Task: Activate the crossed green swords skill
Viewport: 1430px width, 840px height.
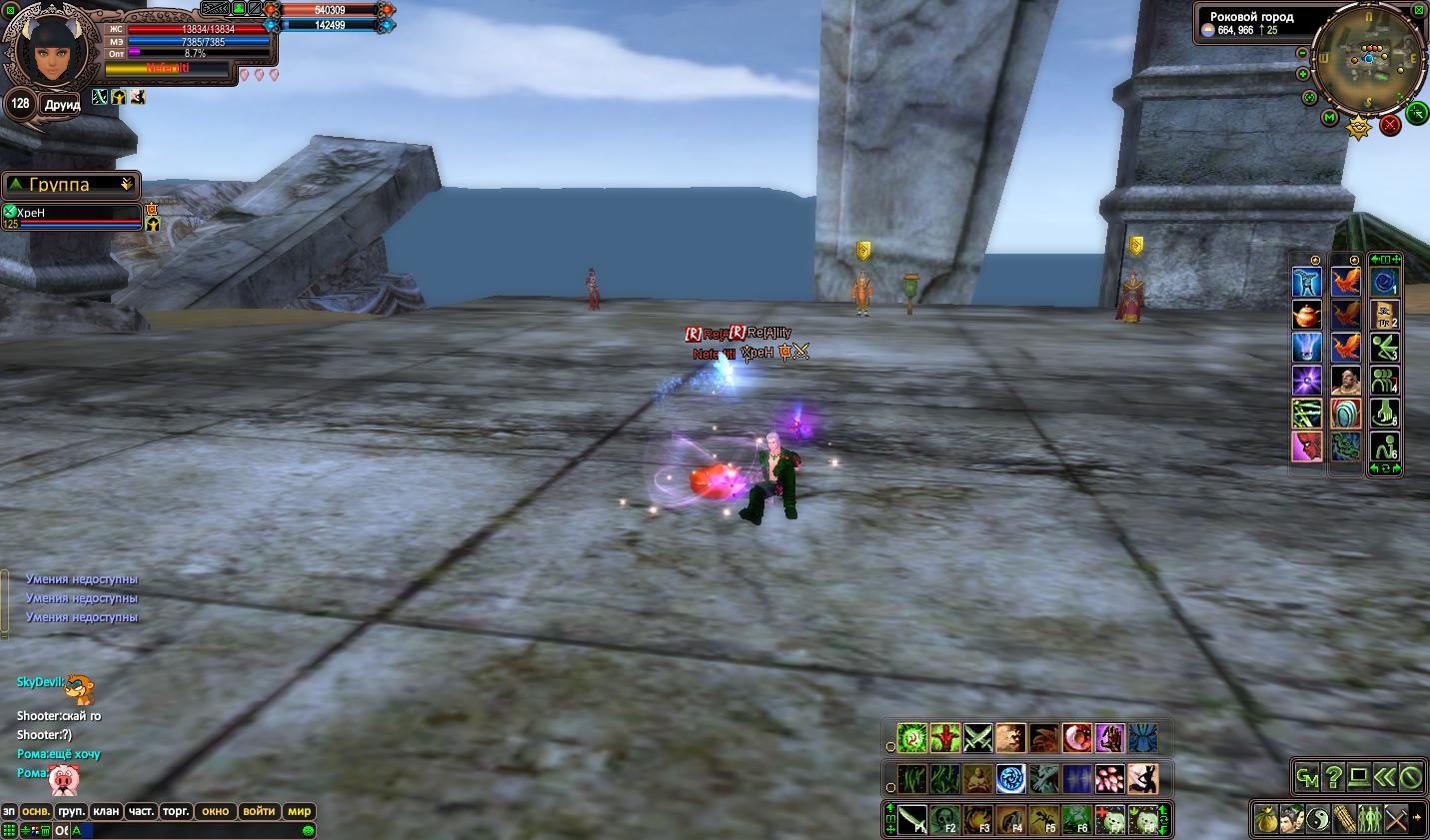Action: [977, 739]
